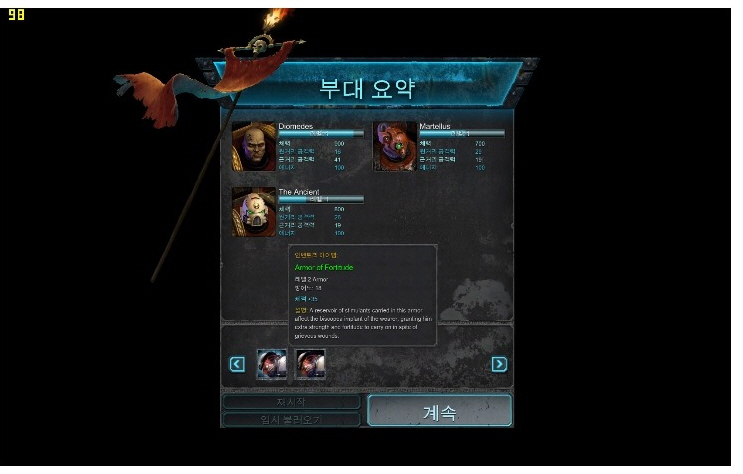
Task: Show previous reward items with left arrow
Action: 237,364
